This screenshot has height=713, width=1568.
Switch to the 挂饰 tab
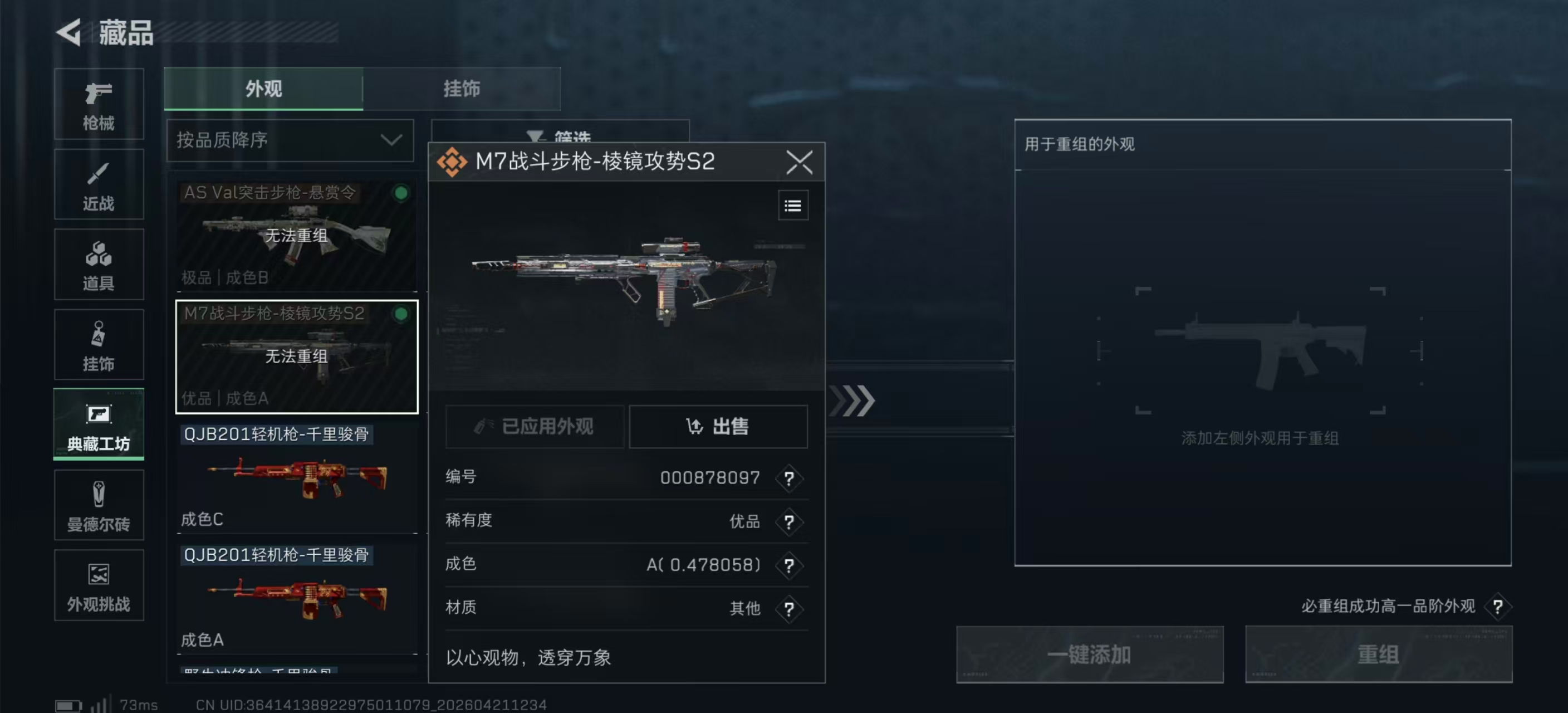tap(462, 89)
